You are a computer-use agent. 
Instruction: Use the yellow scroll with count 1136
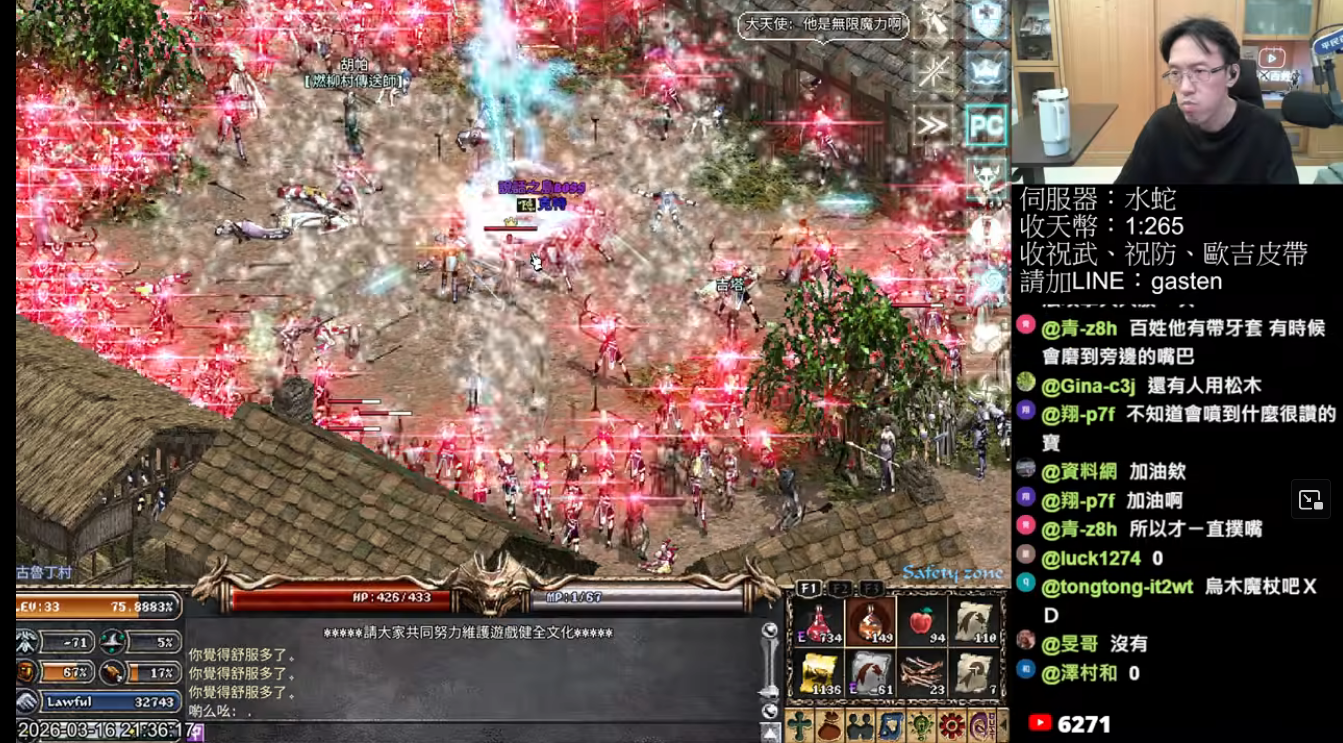(x=818, y=674)
